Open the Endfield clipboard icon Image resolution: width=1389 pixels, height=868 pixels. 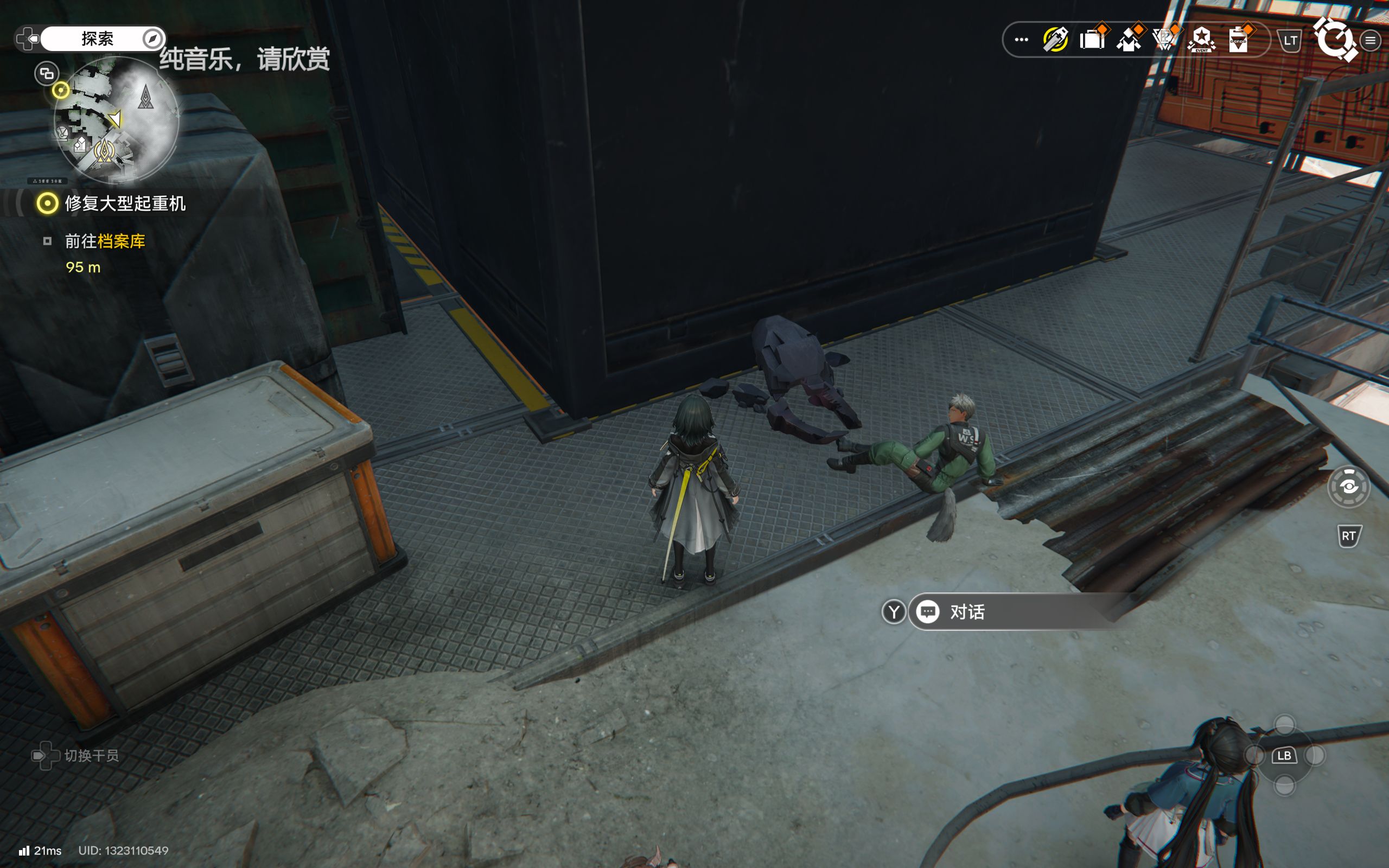pyautogui.click(x=1238, y=40)
